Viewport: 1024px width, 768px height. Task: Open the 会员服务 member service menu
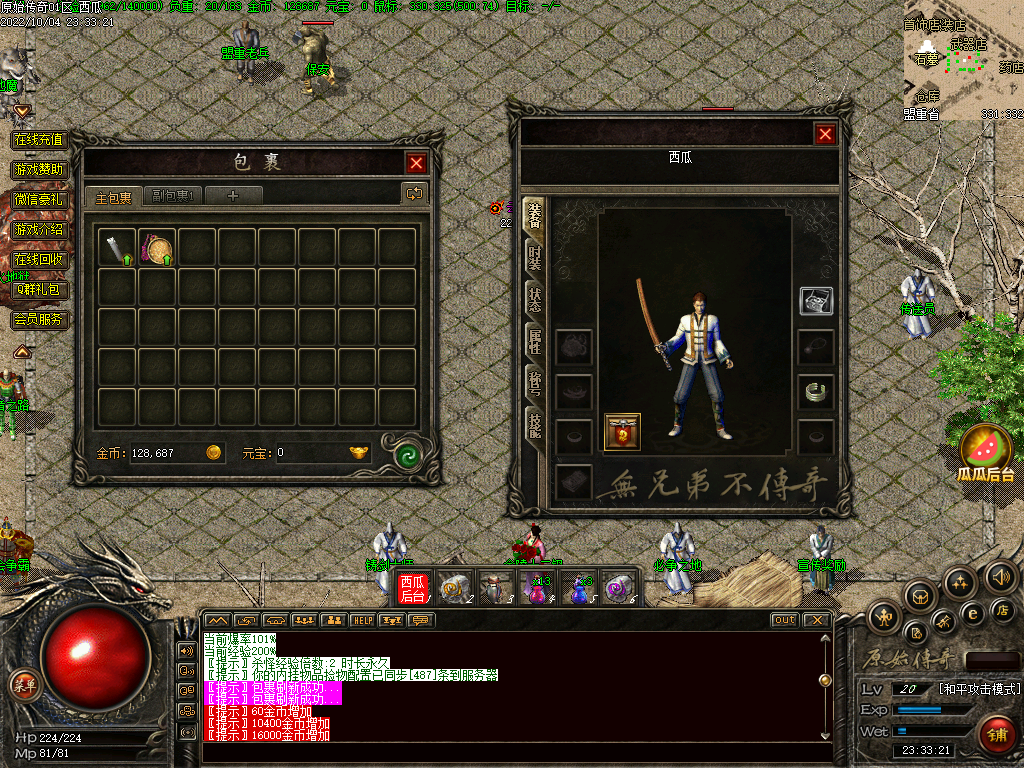coord(38,320)
